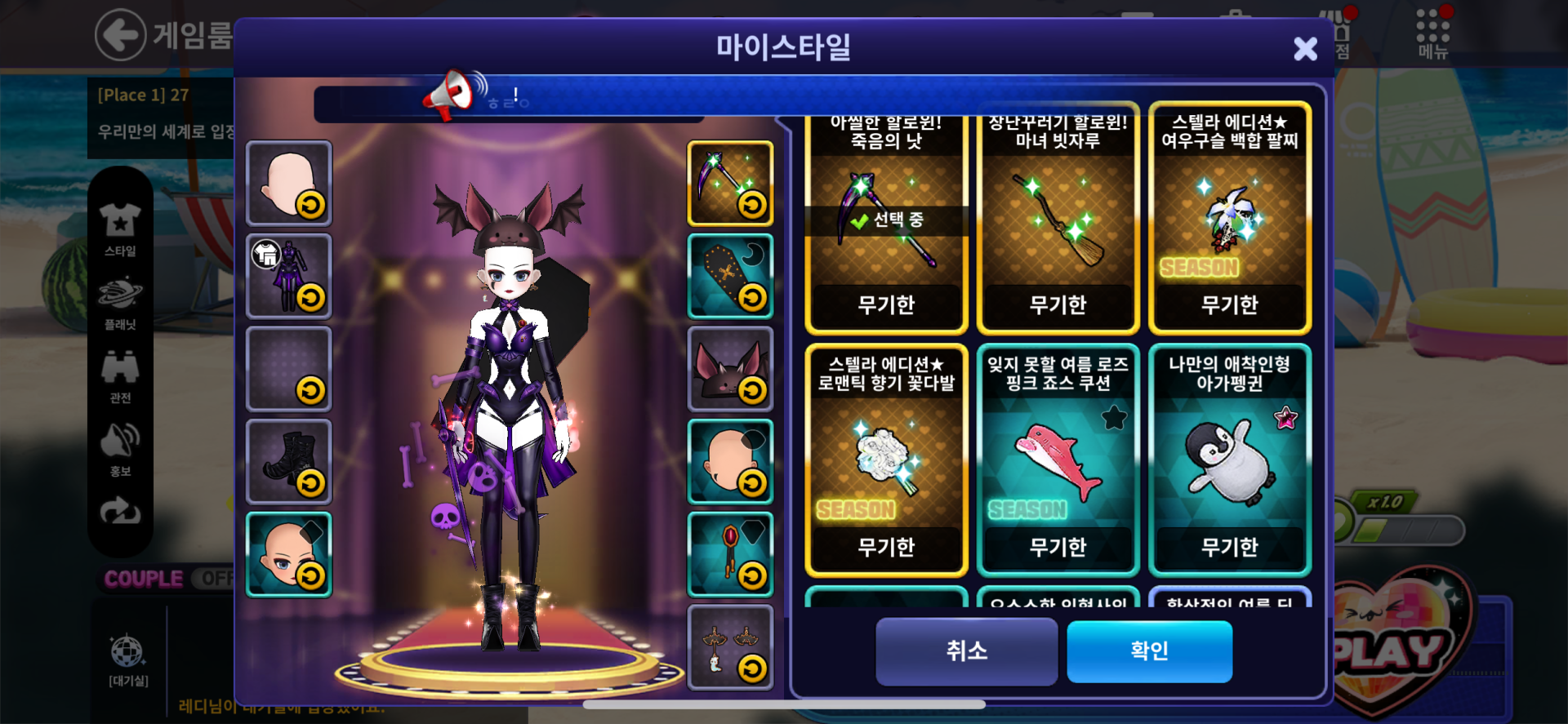
Task: Choose the 핑크 죠스 쿠션 shark card
Action: (x=1058, y=461)
